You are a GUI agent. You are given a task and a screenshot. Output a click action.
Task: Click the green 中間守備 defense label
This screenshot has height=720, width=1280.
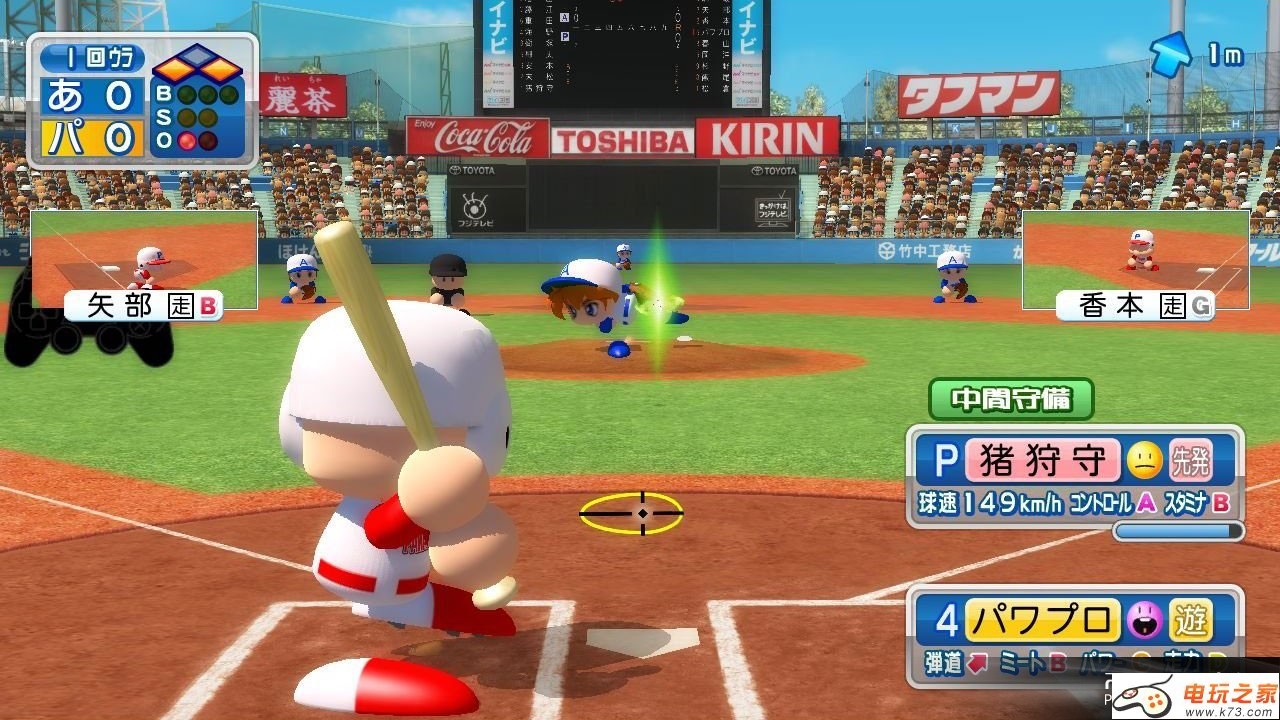tap(1011, 399)
